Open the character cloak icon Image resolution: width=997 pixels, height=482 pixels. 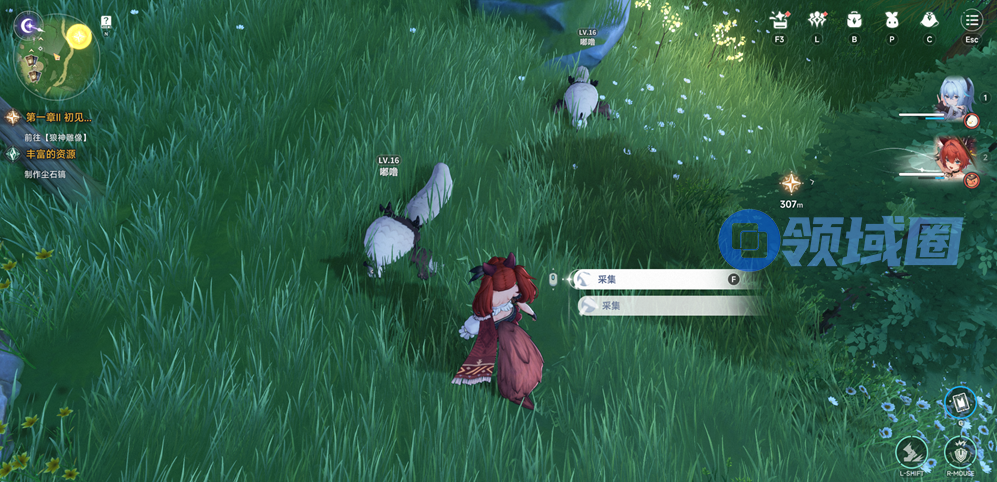click(x=929, y=20)
